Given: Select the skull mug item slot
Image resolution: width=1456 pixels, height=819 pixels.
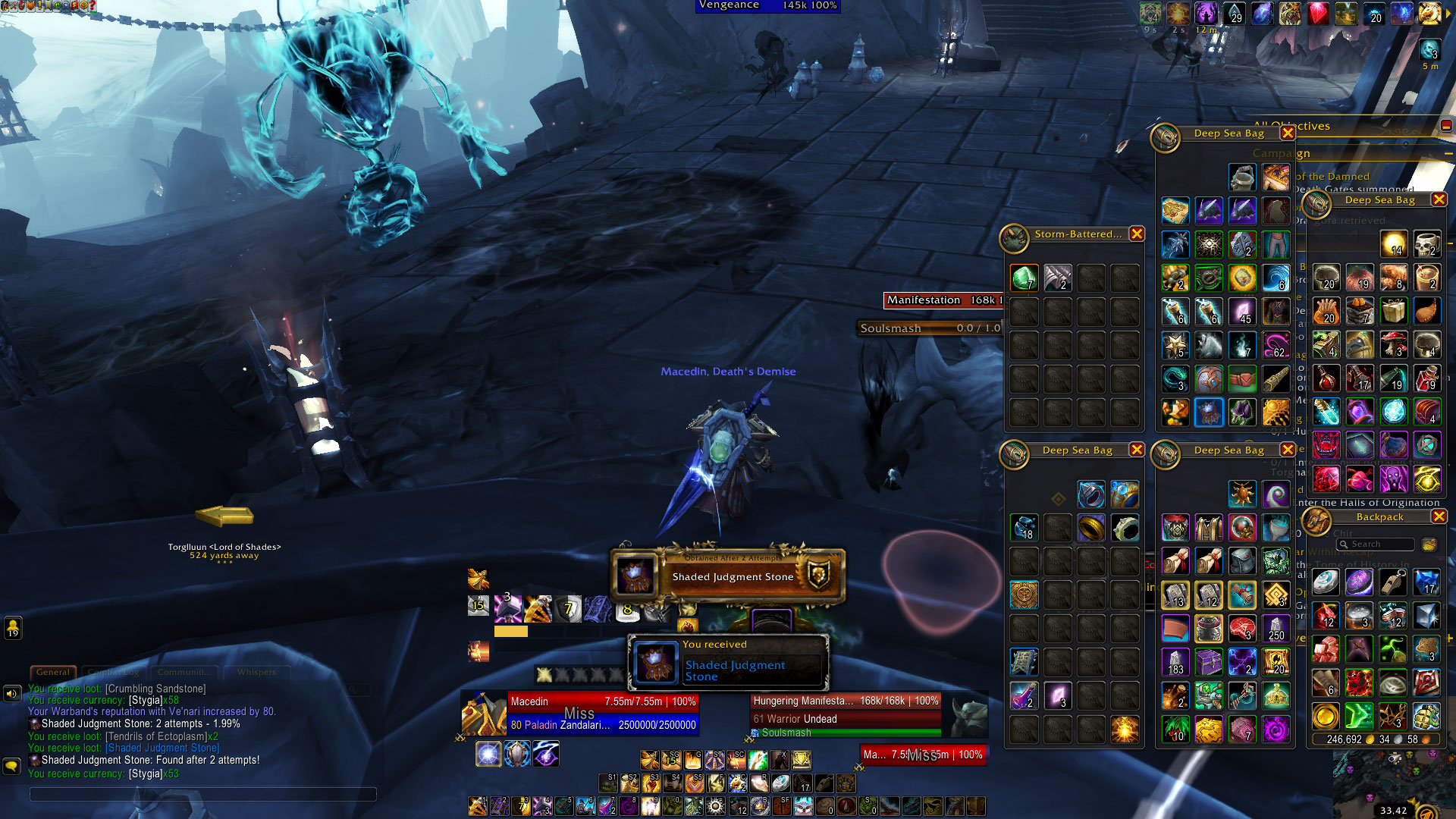Looking at the screenshot, I should pyautogui.click(x=1426, y=244).
